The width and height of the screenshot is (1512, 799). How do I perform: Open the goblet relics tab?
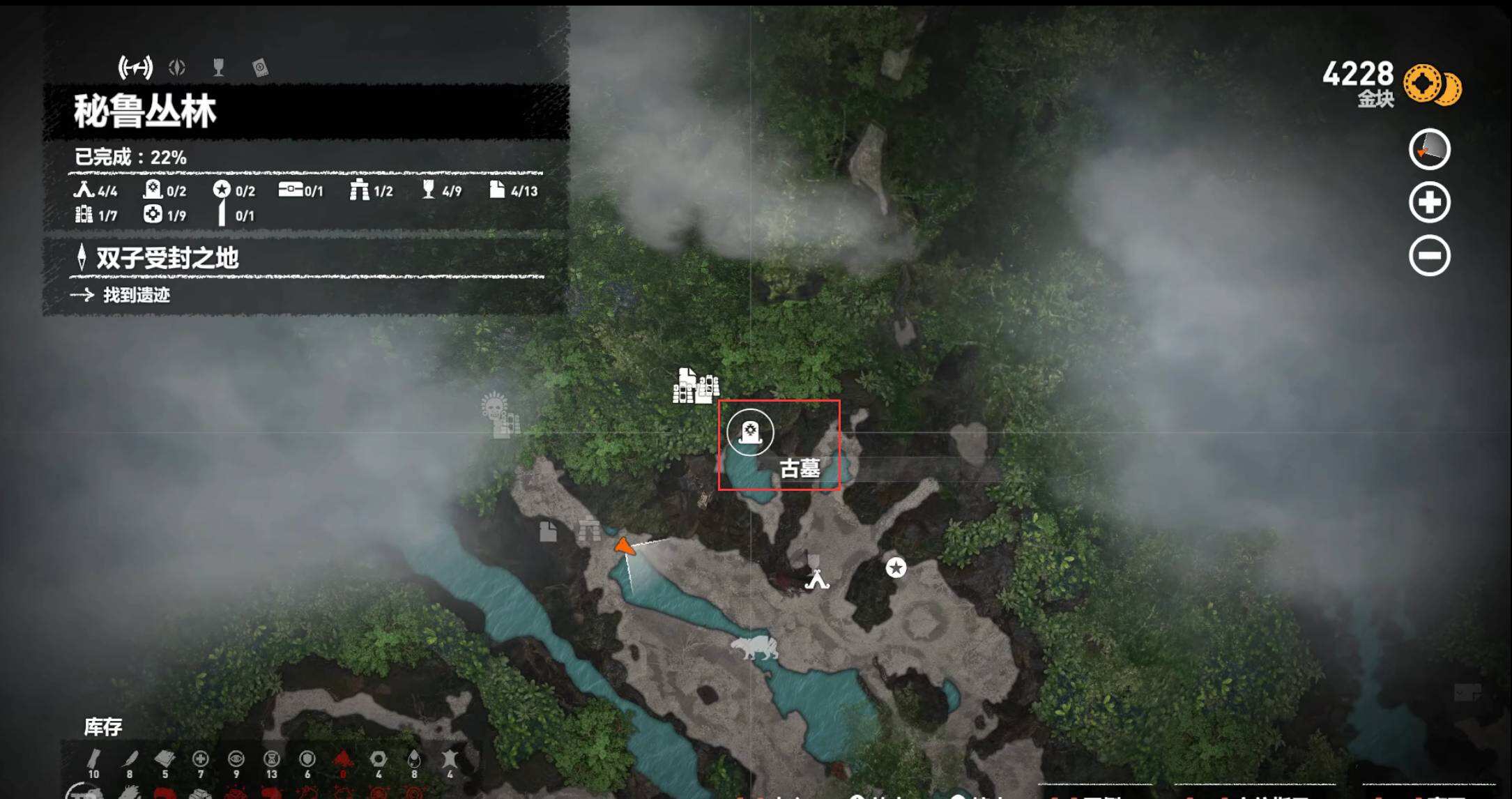(x=218, y=68)
